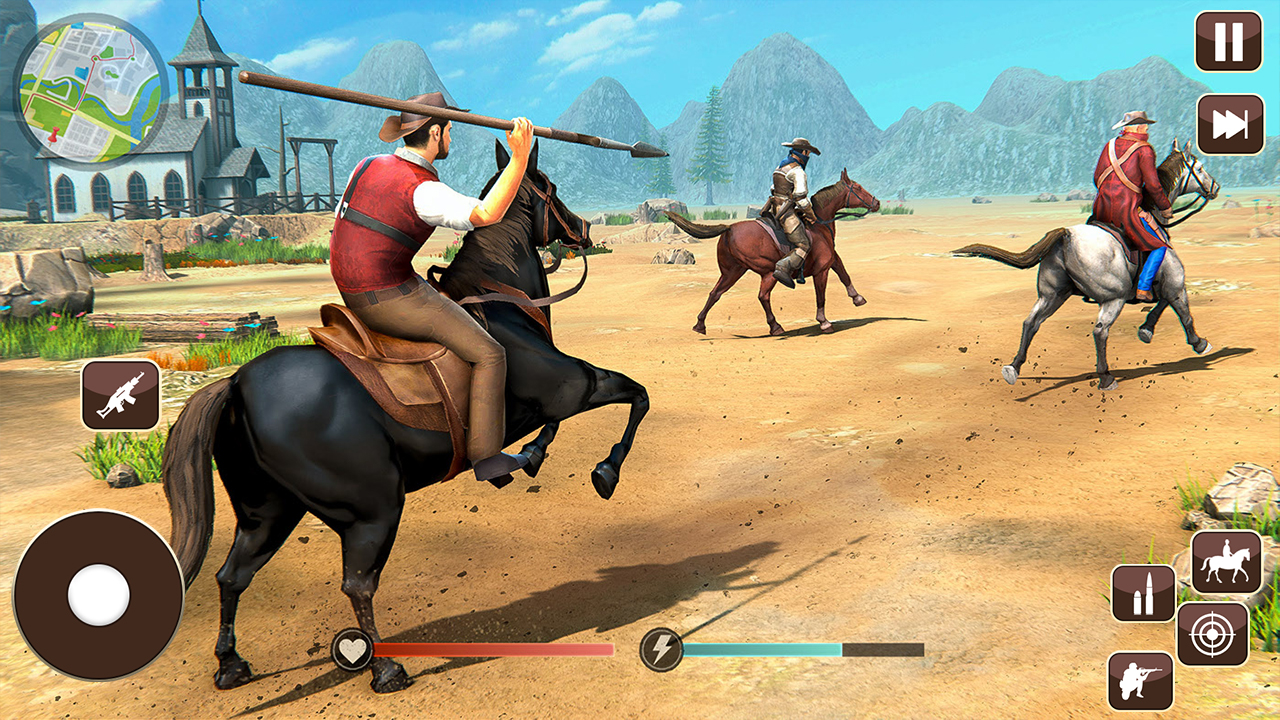Tap the bullets ammo icon
The image size is (1280, 720).
tap(1143, 593)
